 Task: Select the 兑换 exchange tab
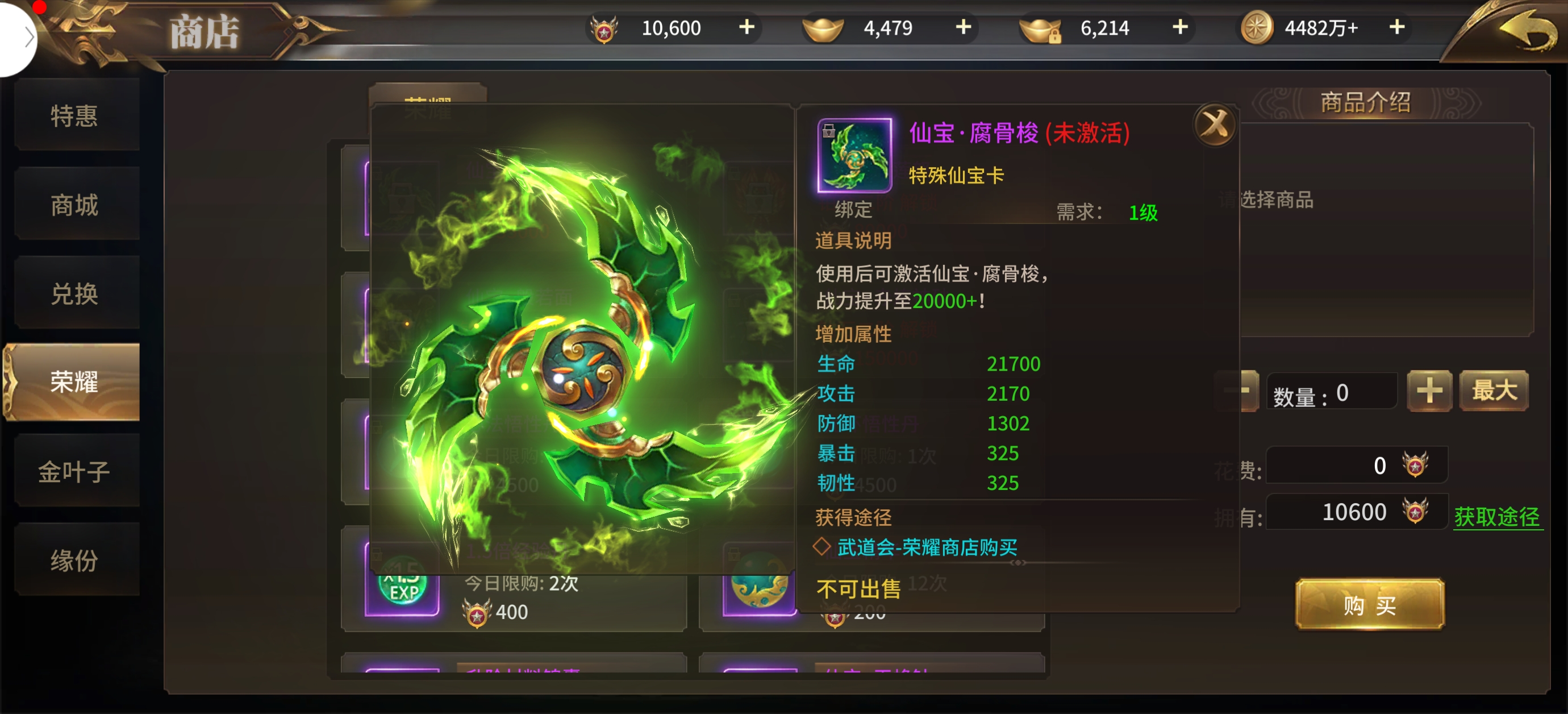[x=74, y=294]
